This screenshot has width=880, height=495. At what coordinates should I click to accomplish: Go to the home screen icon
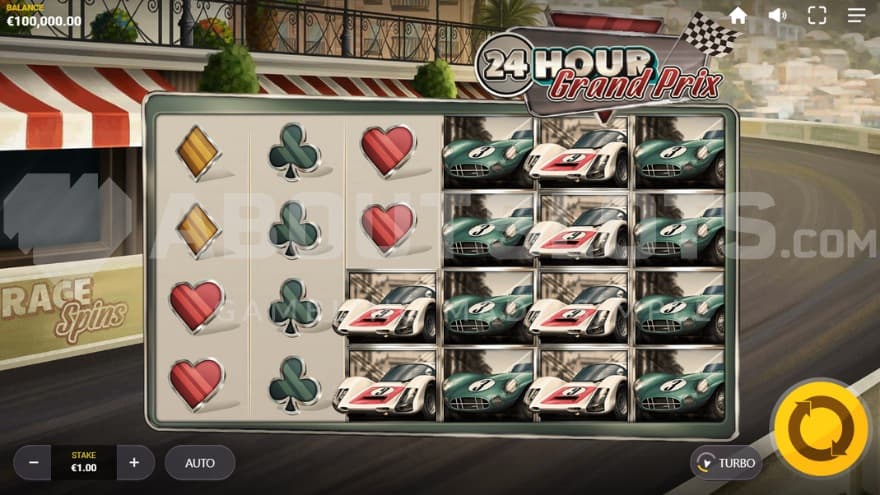coord(738,16)
